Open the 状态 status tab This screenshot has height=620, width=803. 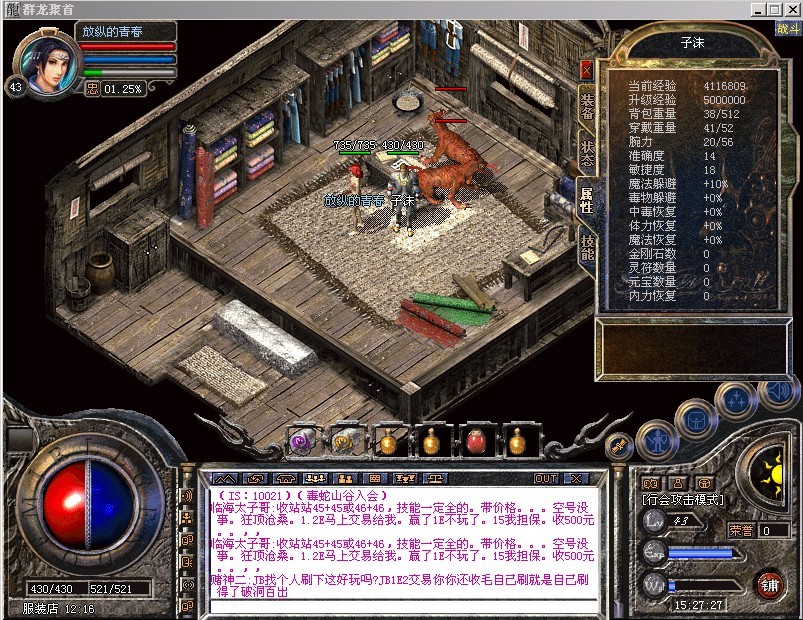587,152
